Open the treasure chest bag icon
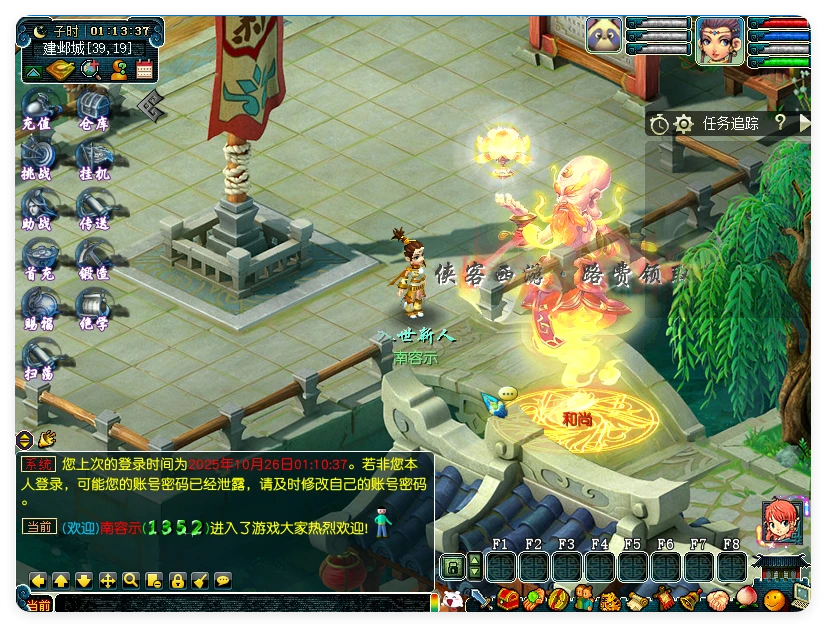Viewport: 826px width, 627px height. pyautogui.click(x=508, y=600)
